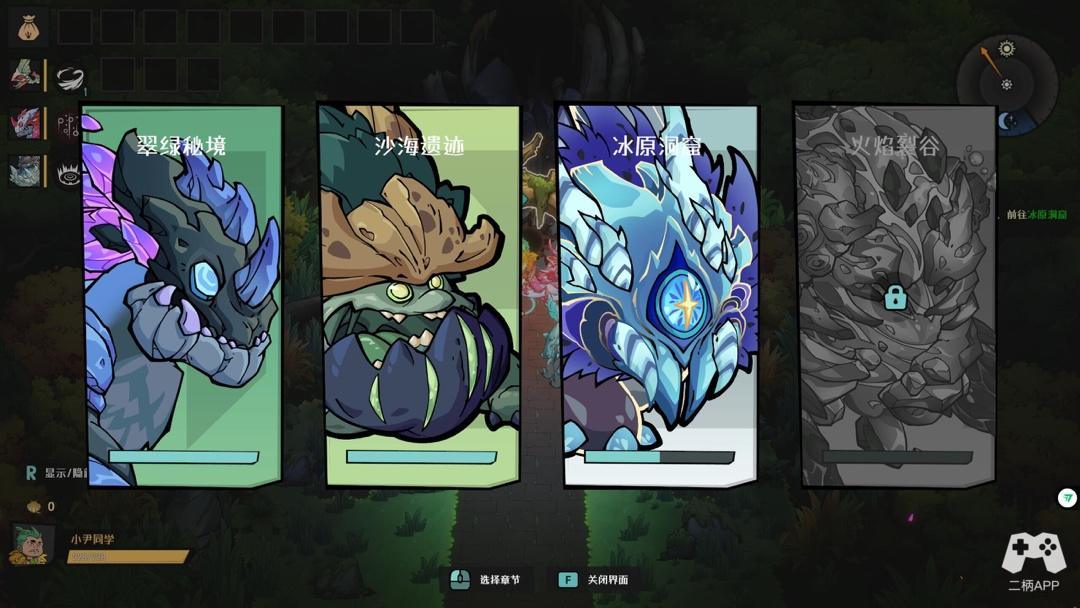This screenshot has width=1080, height=608.
Task: Choose the 沙海遗迹 chapter card
Action: tap(421, 296)
